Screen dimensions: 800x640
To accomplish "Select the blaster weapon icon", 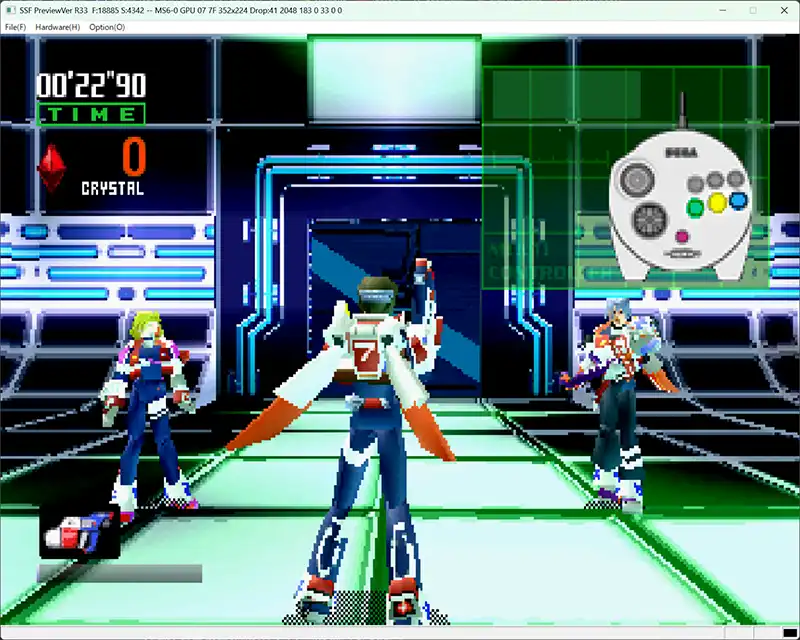I will (79, 530).
